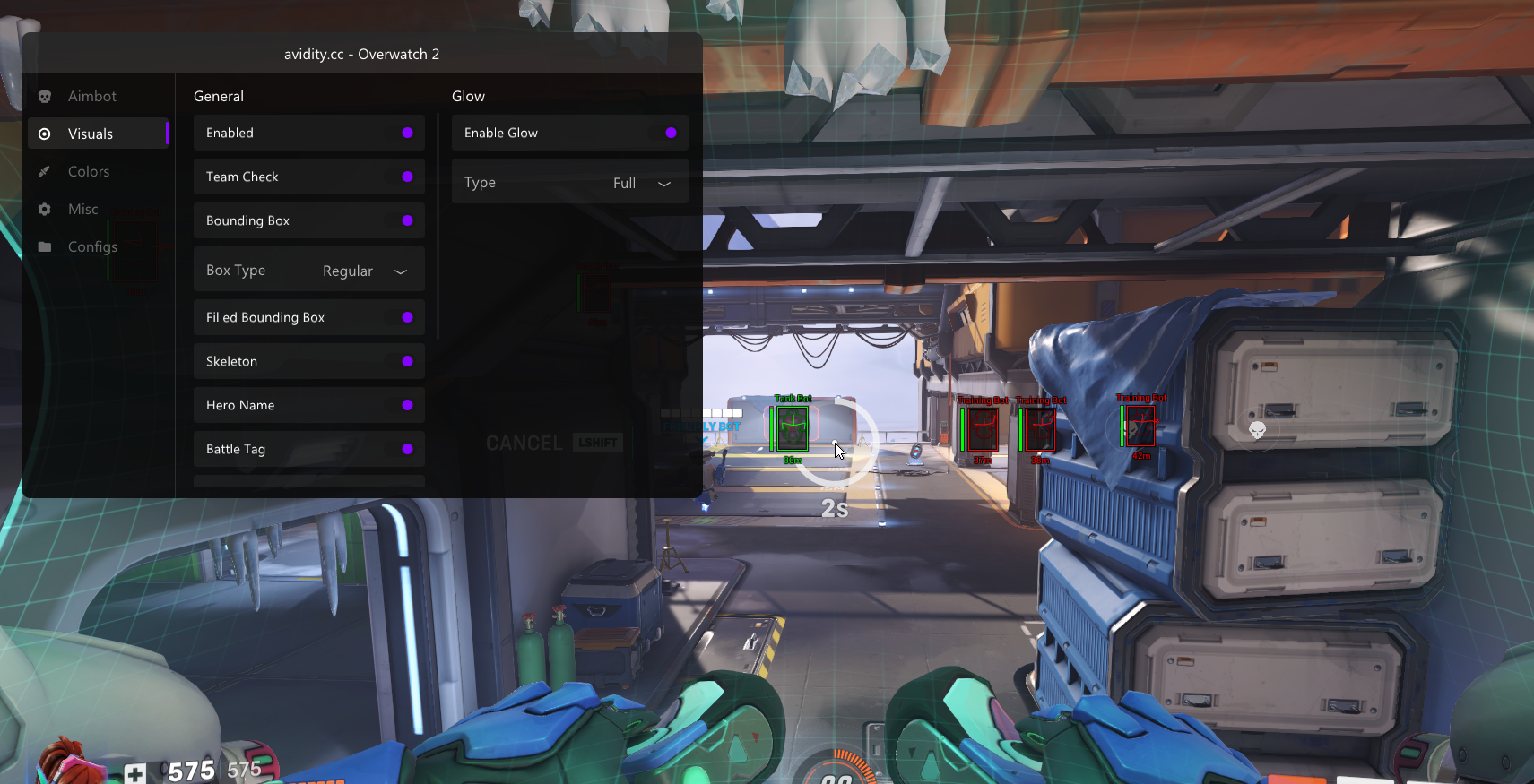
Task: Show the Configs tab
Action: pyautogui.click(x=91, y=247)
